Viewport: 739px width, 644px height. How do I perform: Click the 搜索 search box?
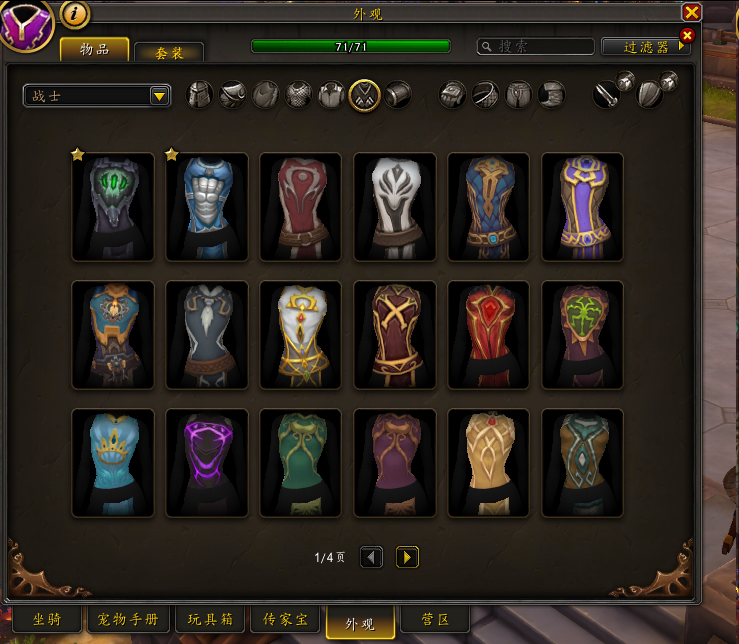[x=535, y=47]
